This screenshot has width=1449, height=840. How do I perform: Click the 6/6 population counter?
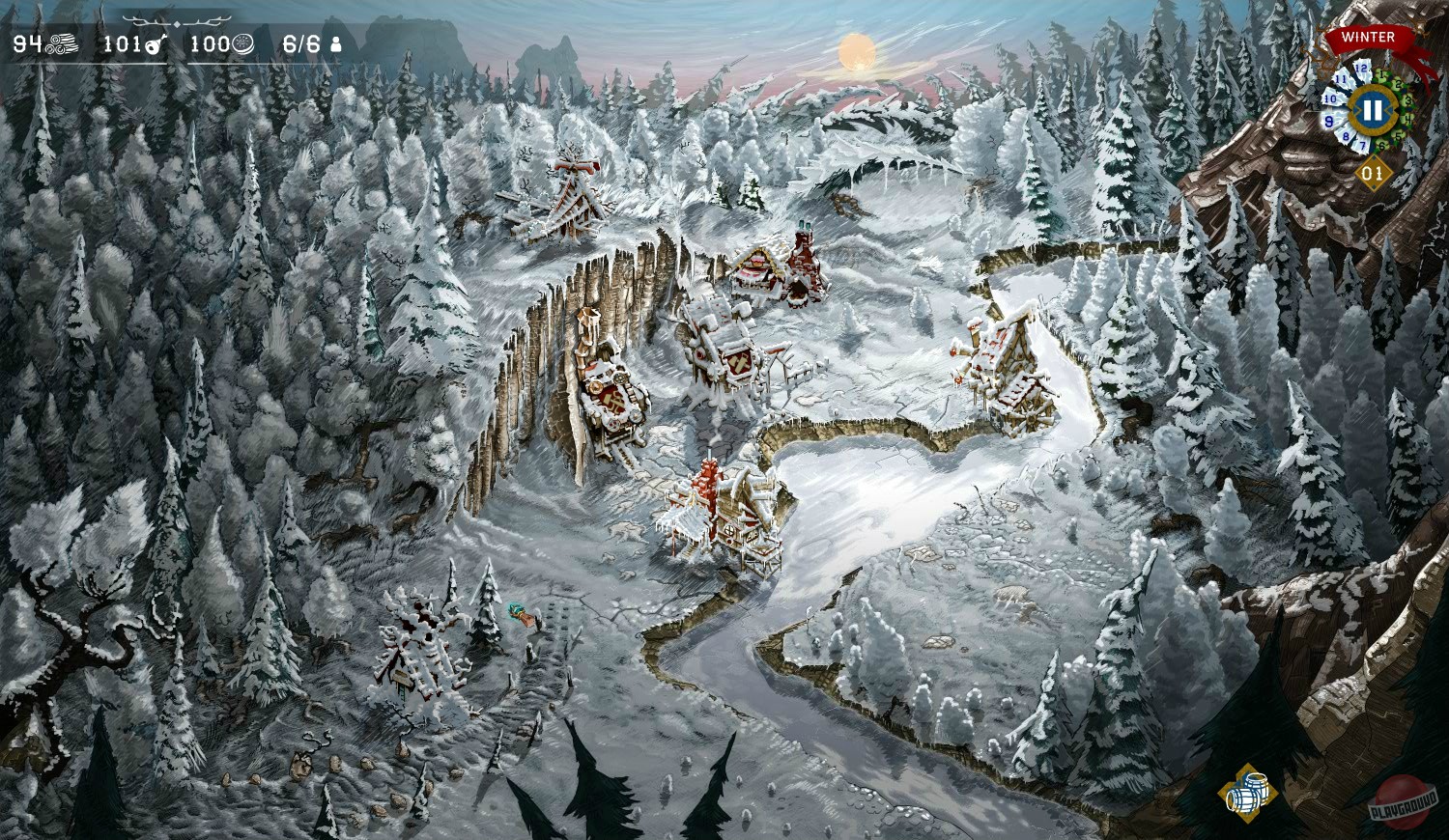coord(301,42)
